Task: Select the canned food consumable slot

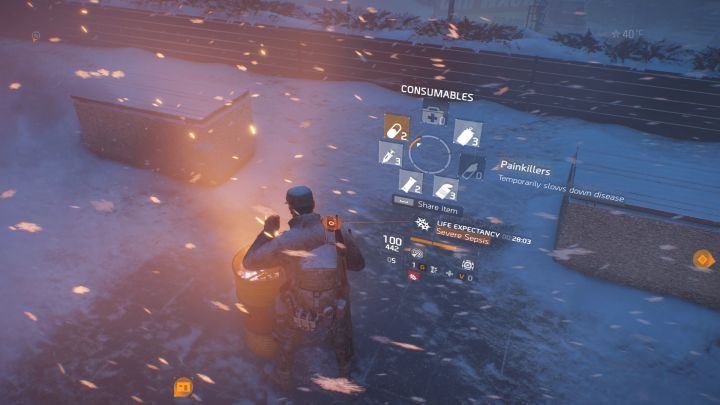Action: (445, 187)
